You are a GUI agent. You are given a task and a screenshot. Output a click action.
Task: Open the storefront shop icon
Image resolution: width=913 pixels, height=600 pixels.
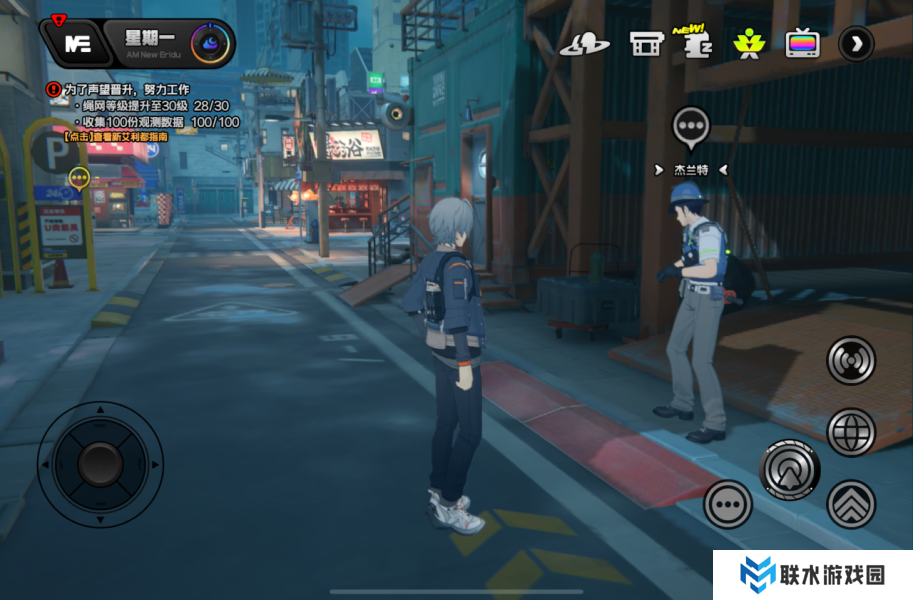(646, 44)
